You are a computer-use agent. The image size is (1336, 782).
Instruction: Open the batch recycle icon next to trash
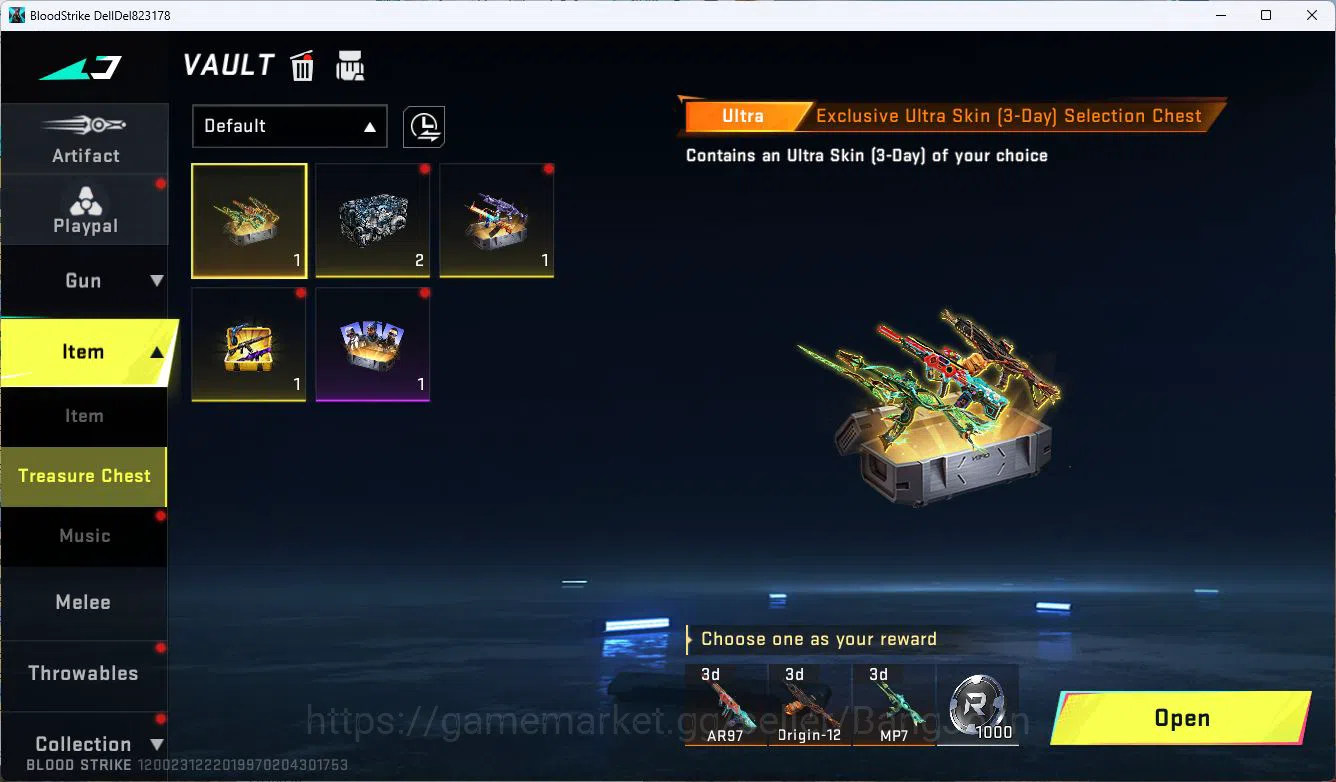tap(350, 66)
